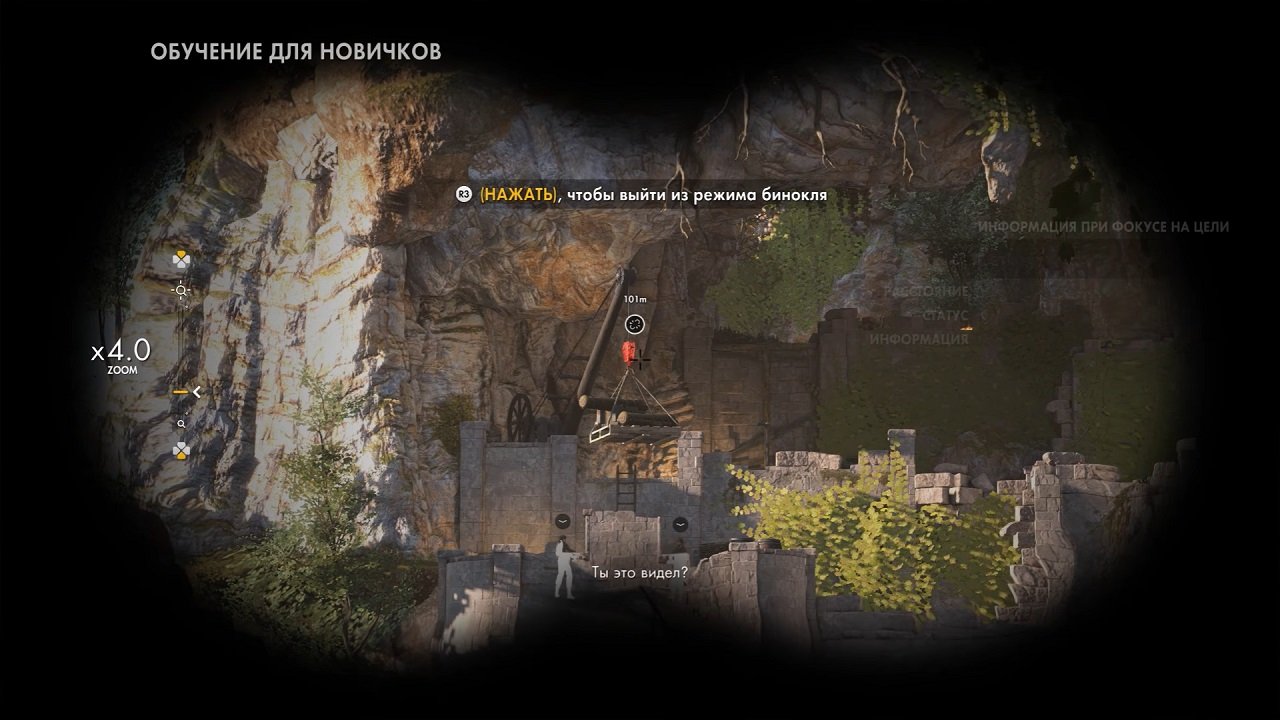This screenshot has width=1280, height=720.
Task: Select the brightness adjustment icon above the zoom slider
Action: (180, 290)
